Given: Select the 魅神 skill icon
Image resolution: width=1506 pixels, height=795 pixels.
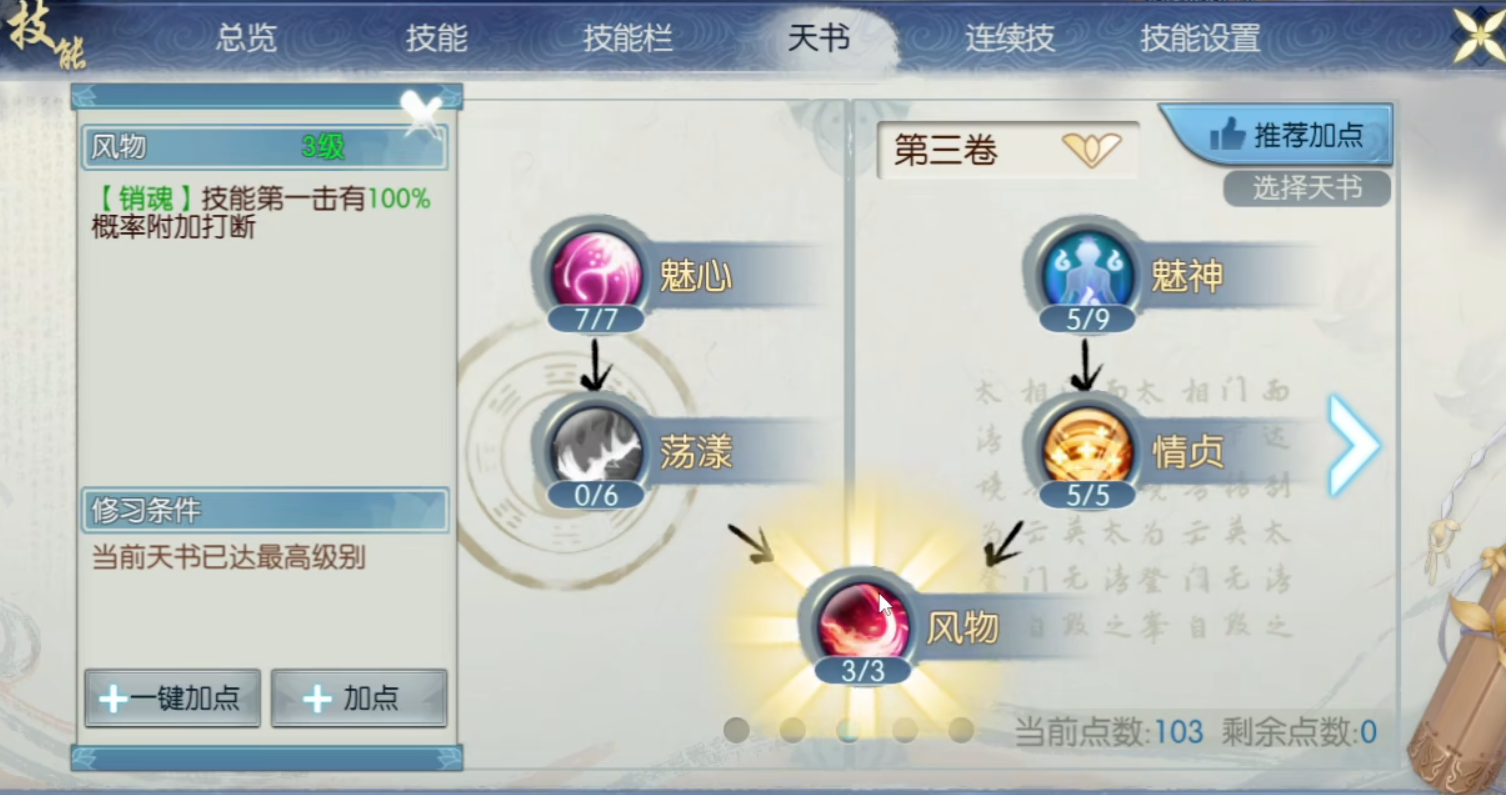Looking at the screenshot, I should 1086,270.
